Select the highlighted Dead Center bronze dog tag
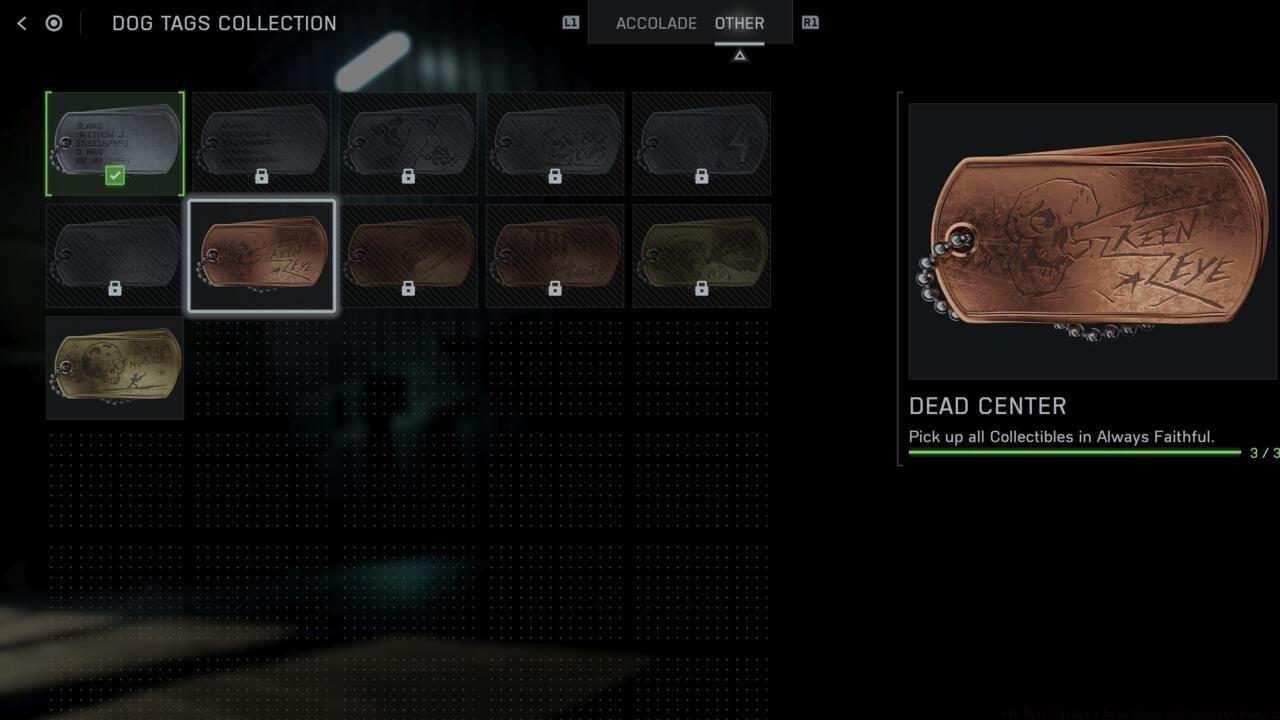 (262, 255)
